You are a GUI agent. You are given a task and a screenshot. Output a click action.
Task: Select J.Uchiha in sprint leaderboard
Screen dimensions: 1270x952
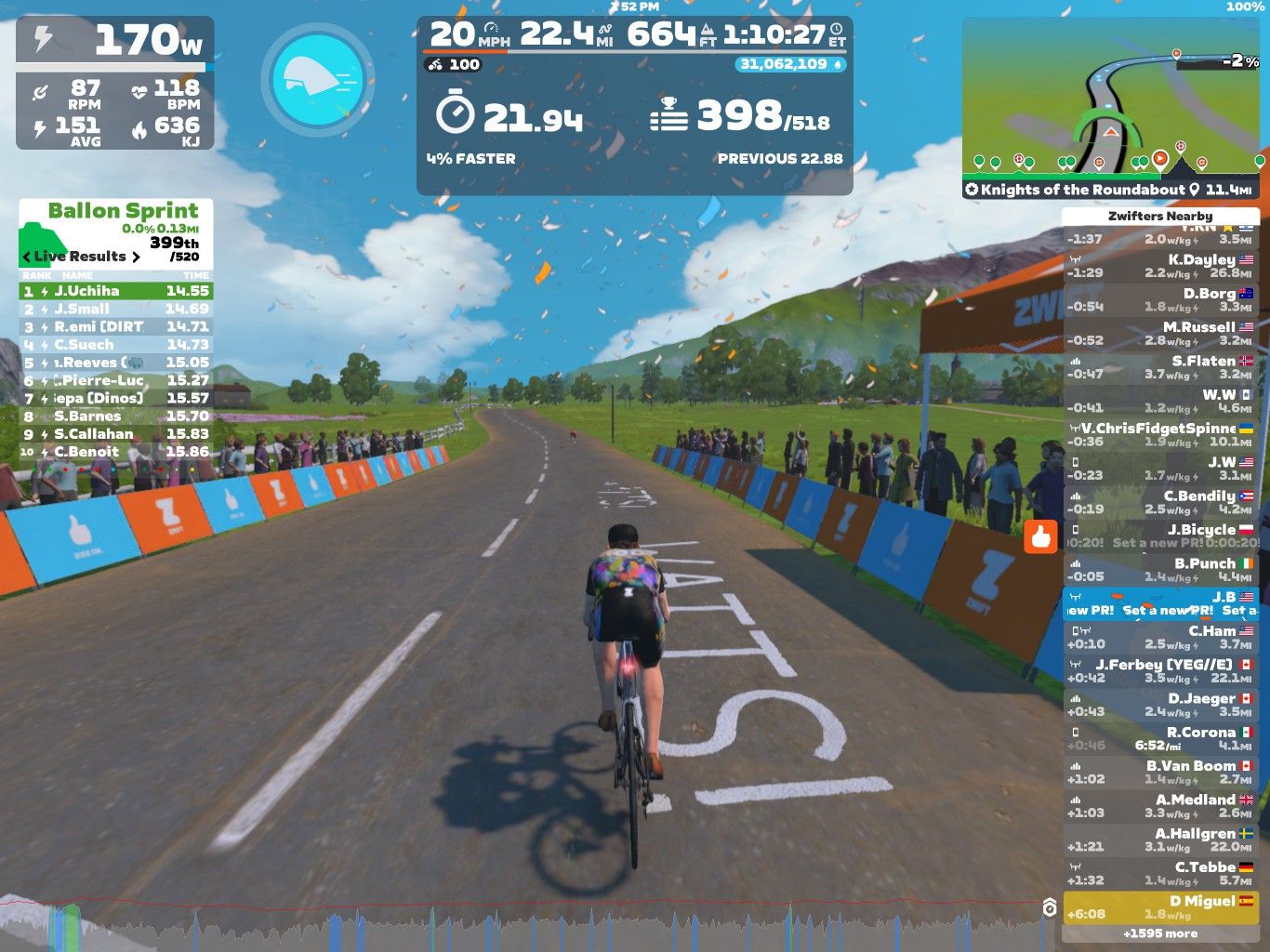click(116, 291)
